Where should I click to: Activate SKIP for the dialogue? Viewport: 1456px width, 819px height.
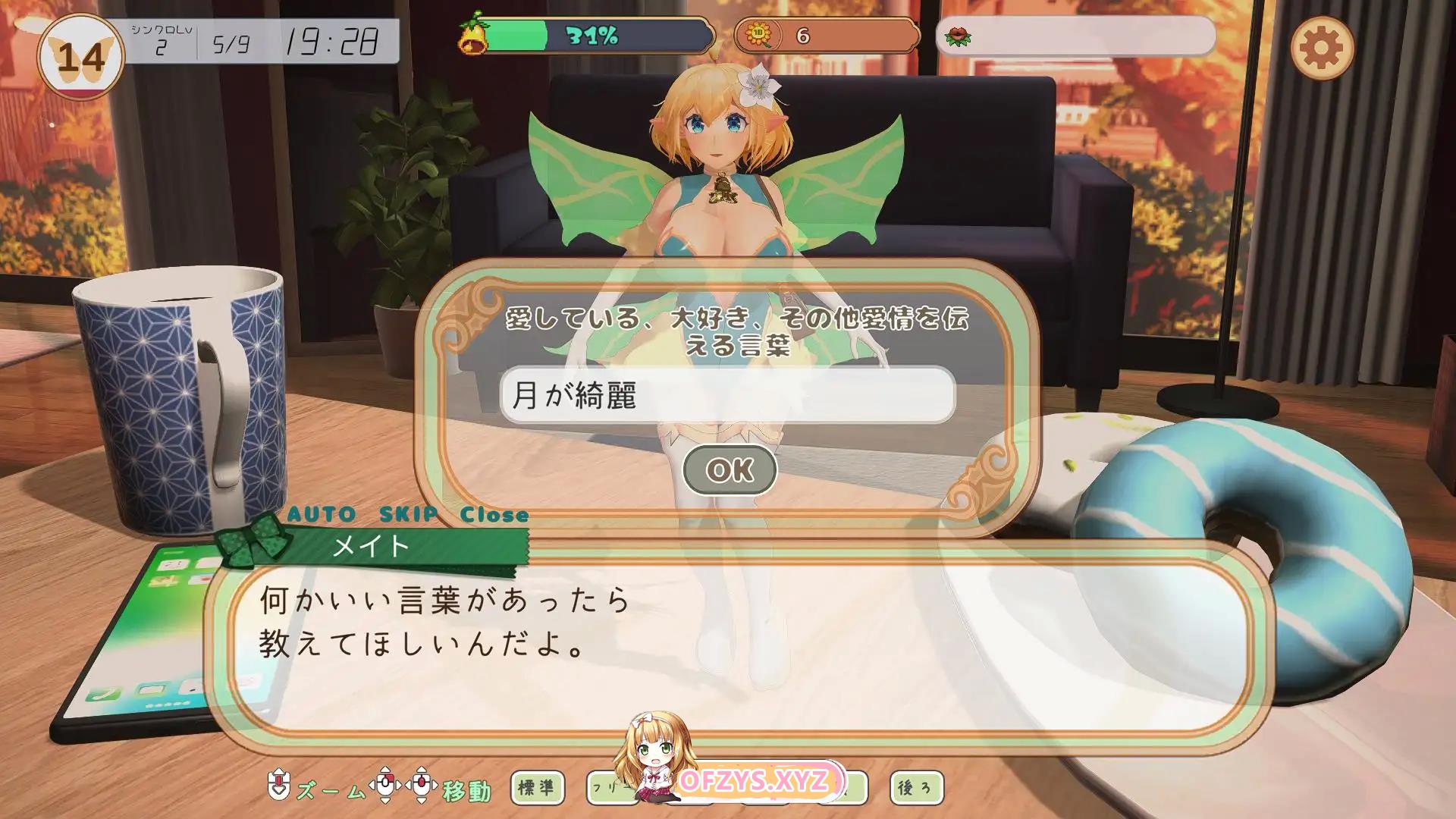pyautogui.click(x=408, y=515)
